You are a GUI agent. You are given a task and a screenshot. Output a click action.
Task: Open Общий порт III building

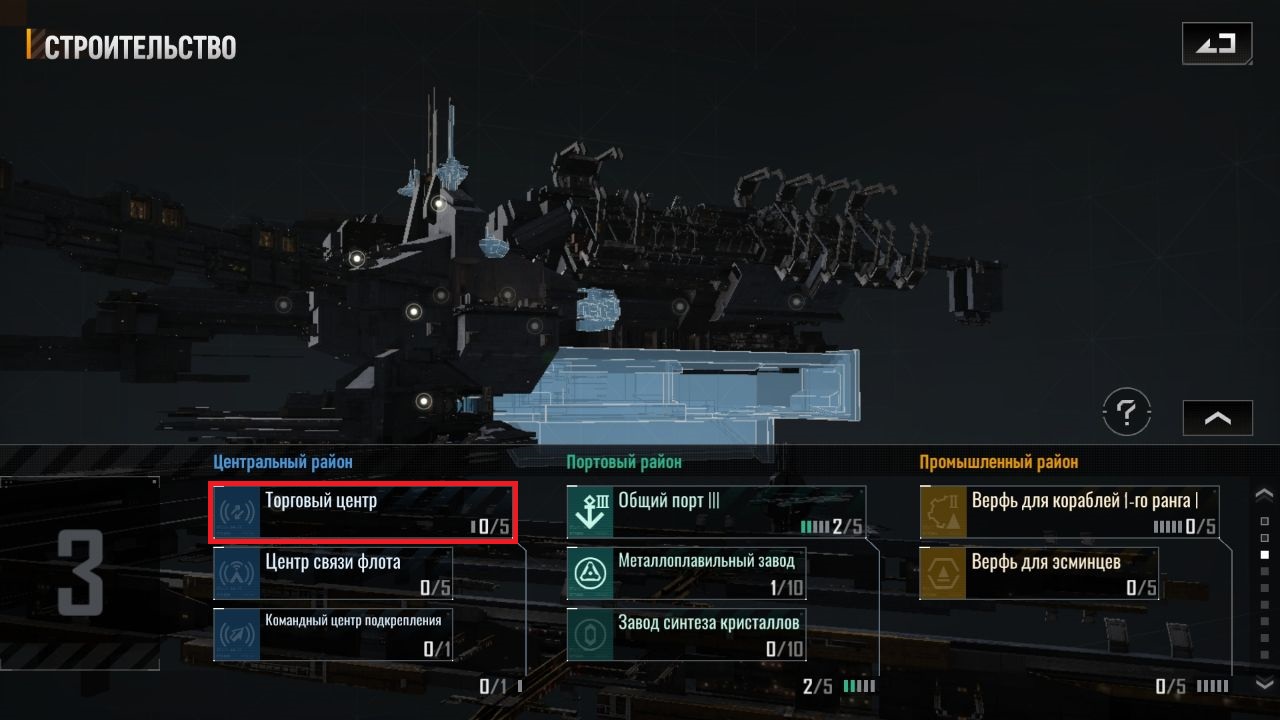point(715,512)
